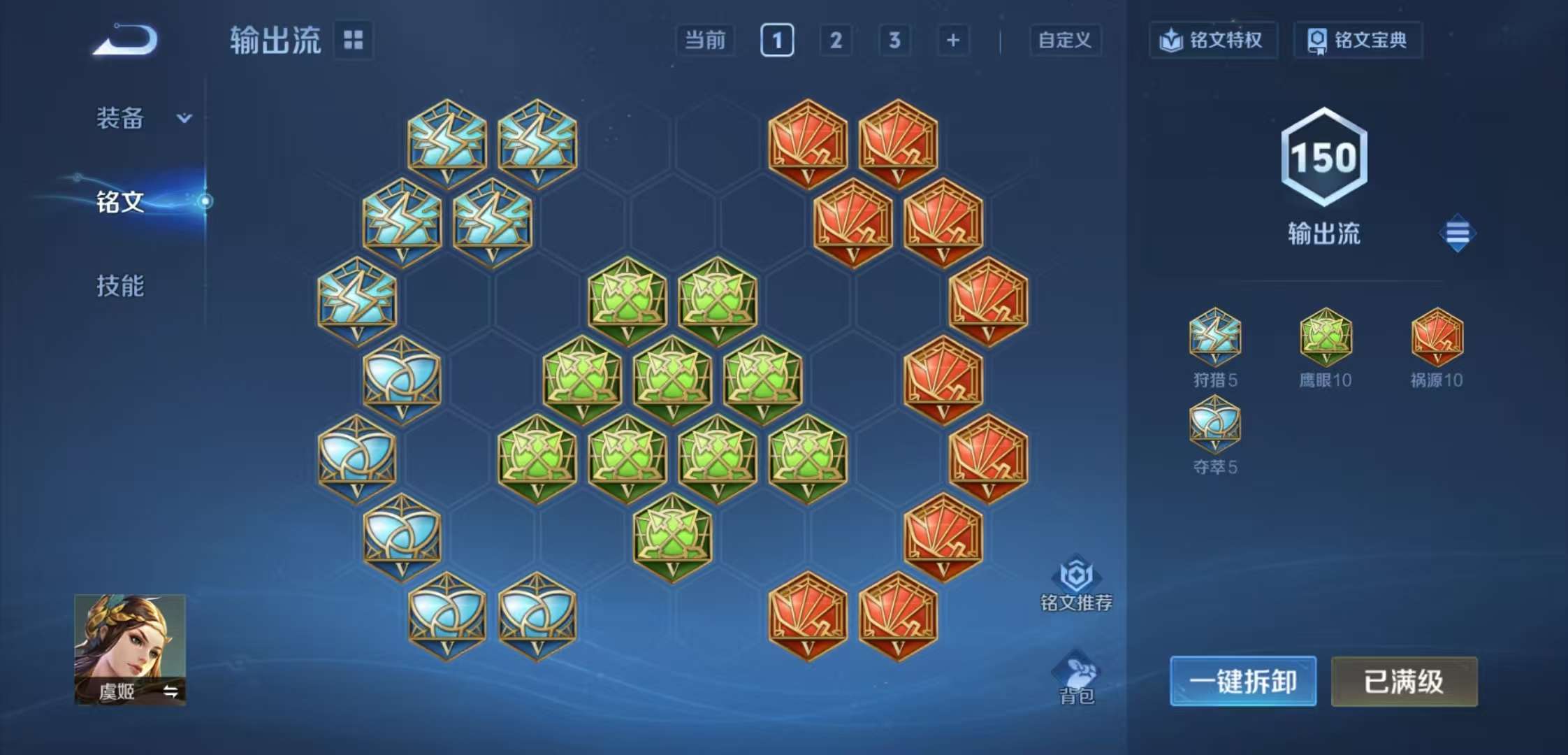Open 自定义 custom page settings
This screenshot has width=1568, height=755.
coord(1064,41)
